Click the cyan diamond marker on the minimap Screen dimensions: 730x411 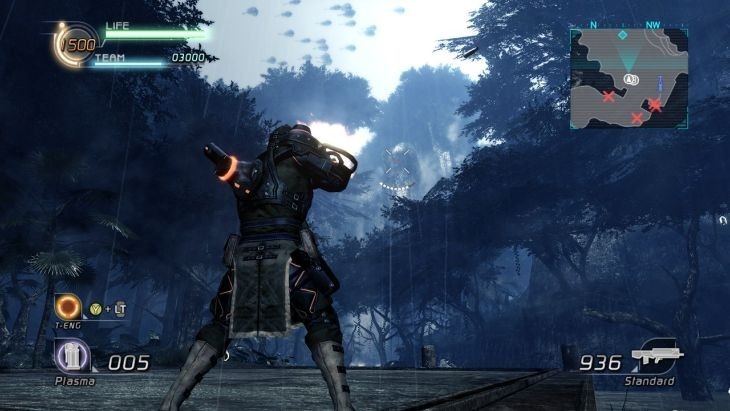(x=622, y=35)
